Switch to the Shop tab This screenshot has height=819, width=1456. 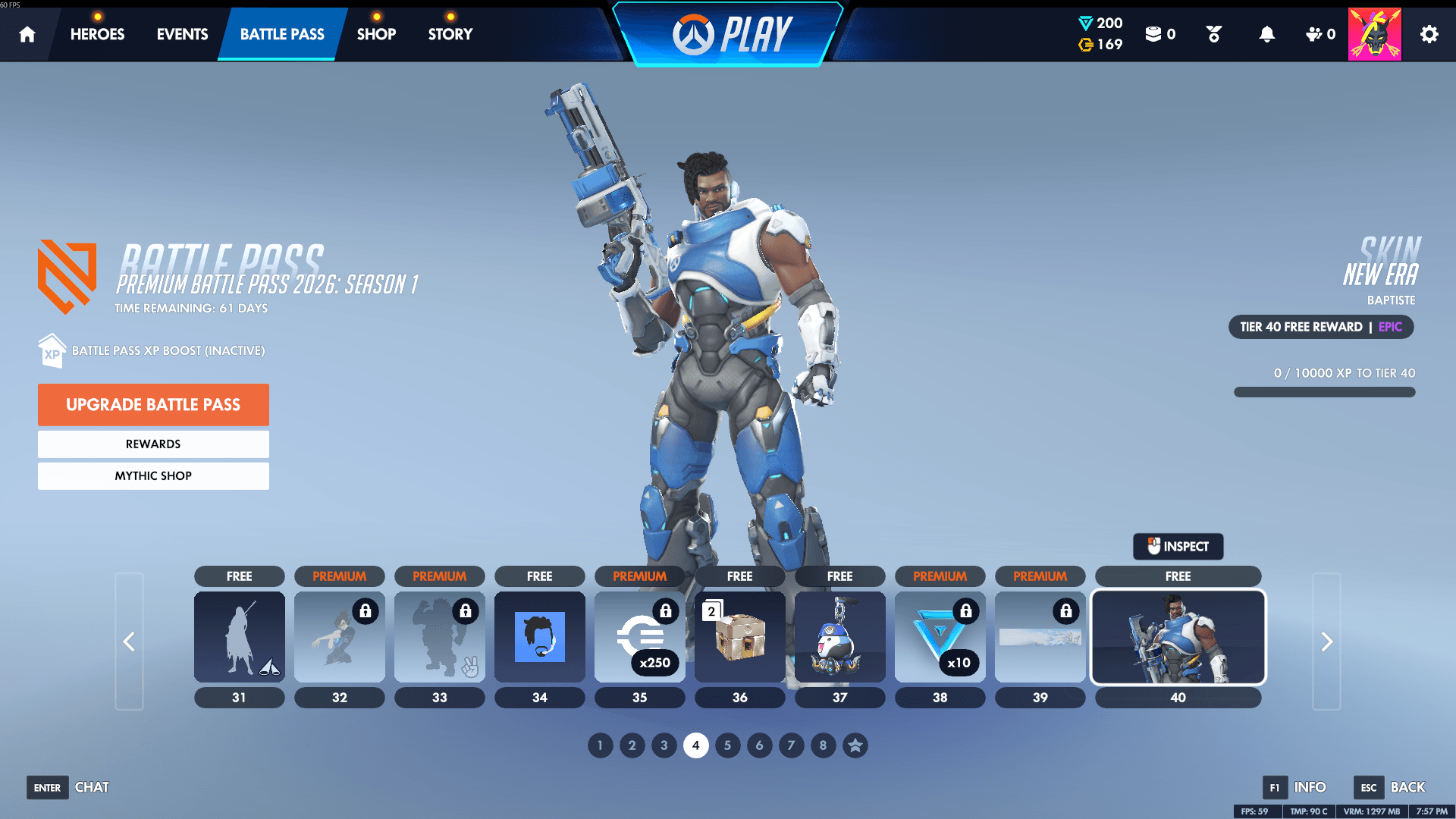click(376, 34)
